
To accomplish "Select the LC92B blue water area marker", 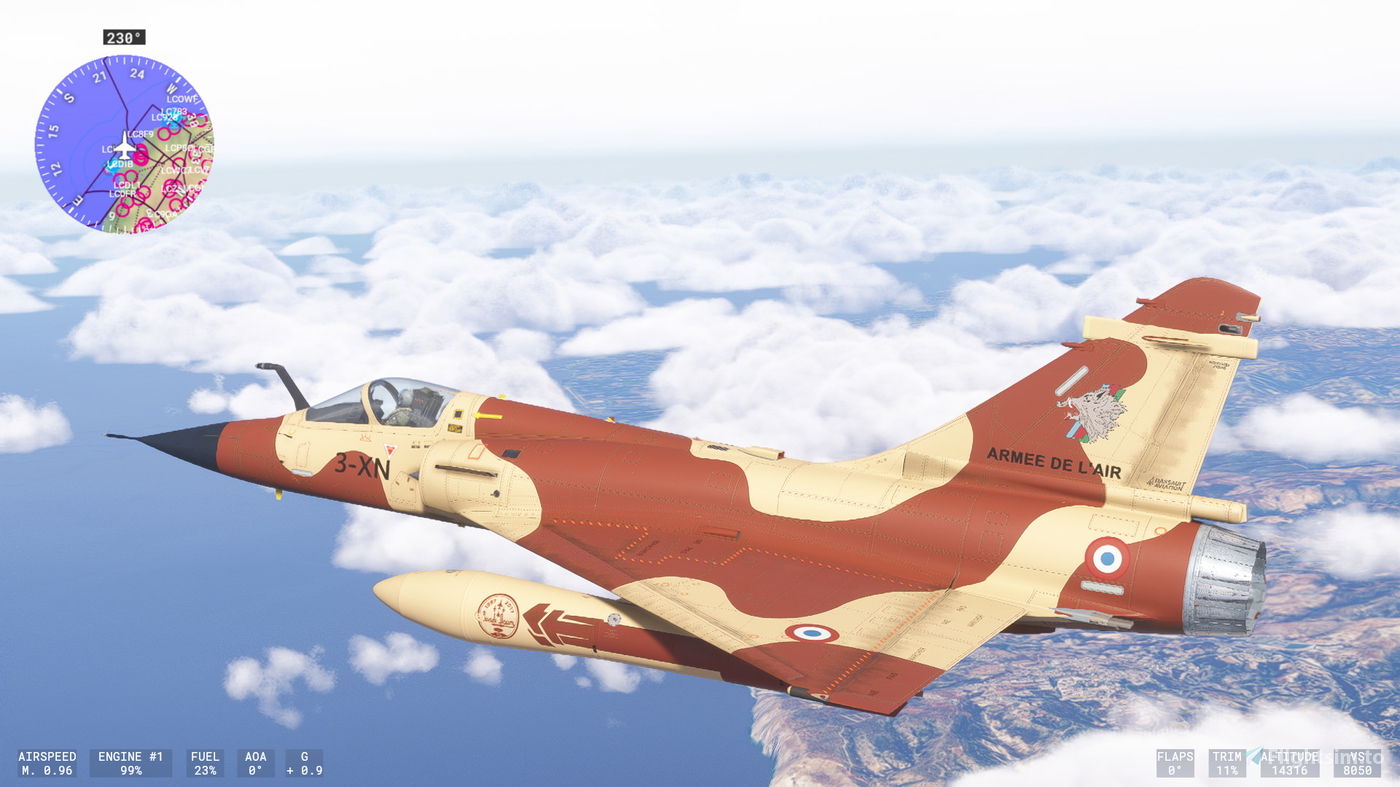I will (x=164, y=117).
